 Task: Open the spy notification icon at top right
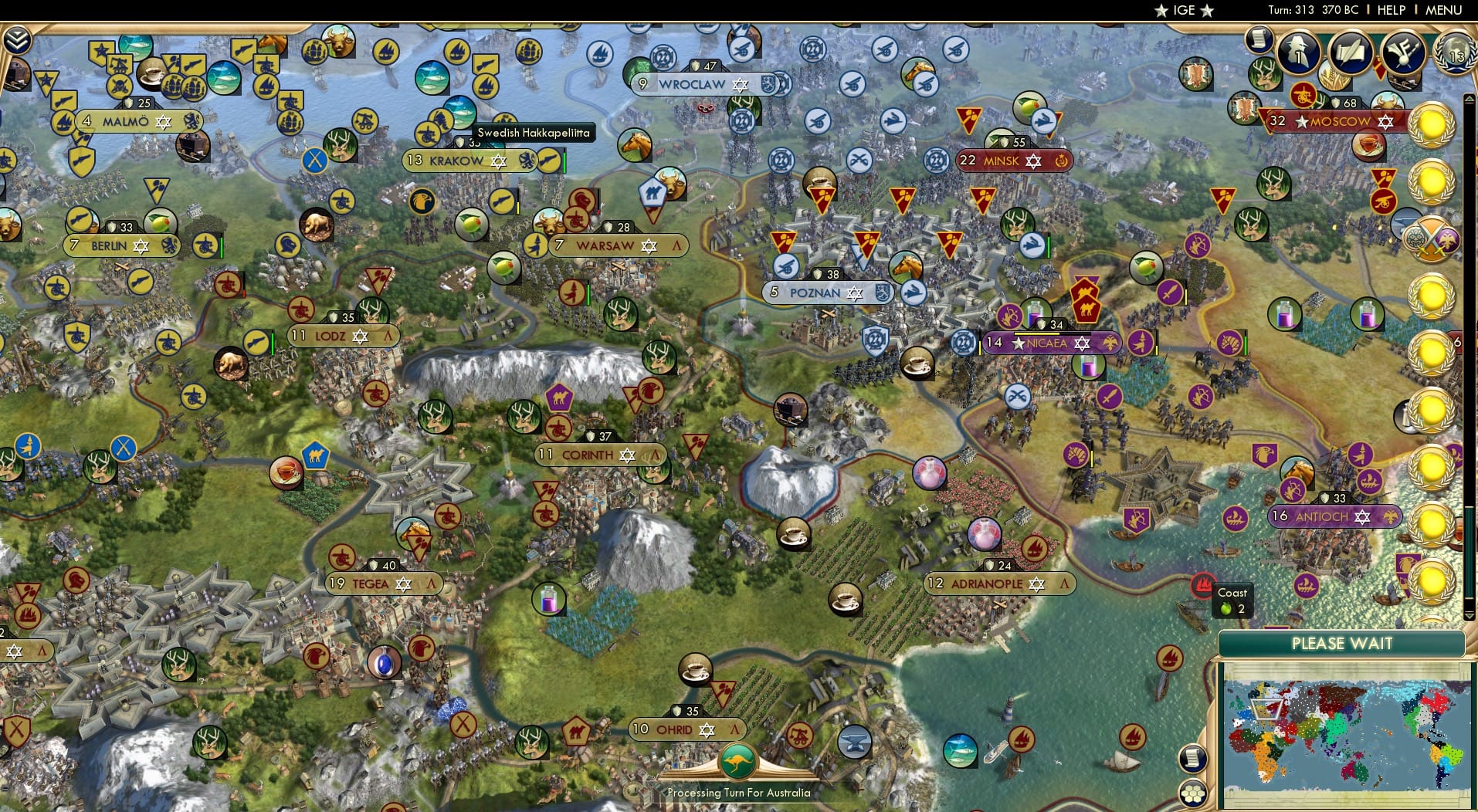(1298, 51)
